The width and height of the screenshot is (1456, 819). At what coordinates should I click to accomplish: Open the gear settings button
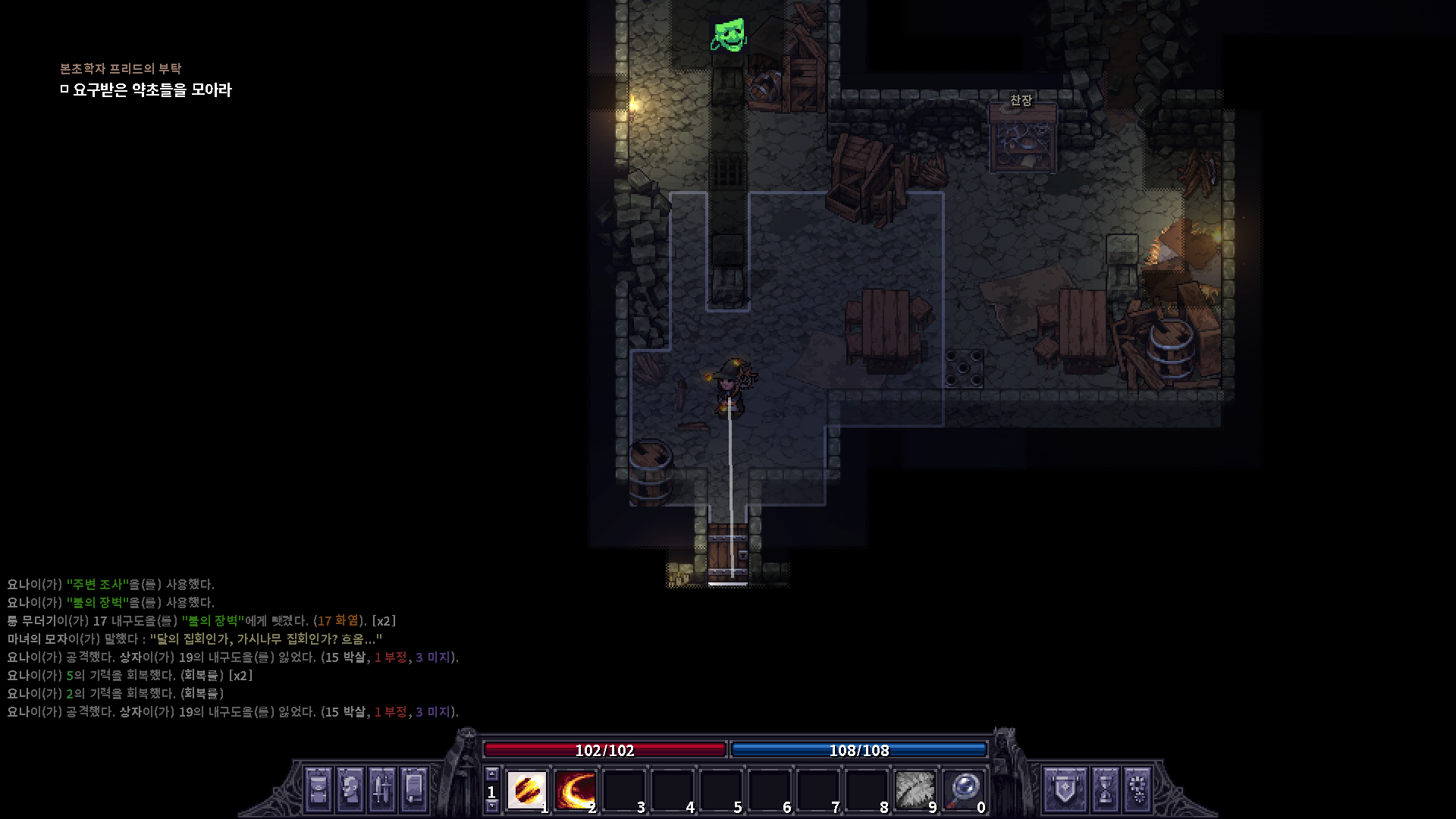pyautogui.click(x=1137, y=789)
